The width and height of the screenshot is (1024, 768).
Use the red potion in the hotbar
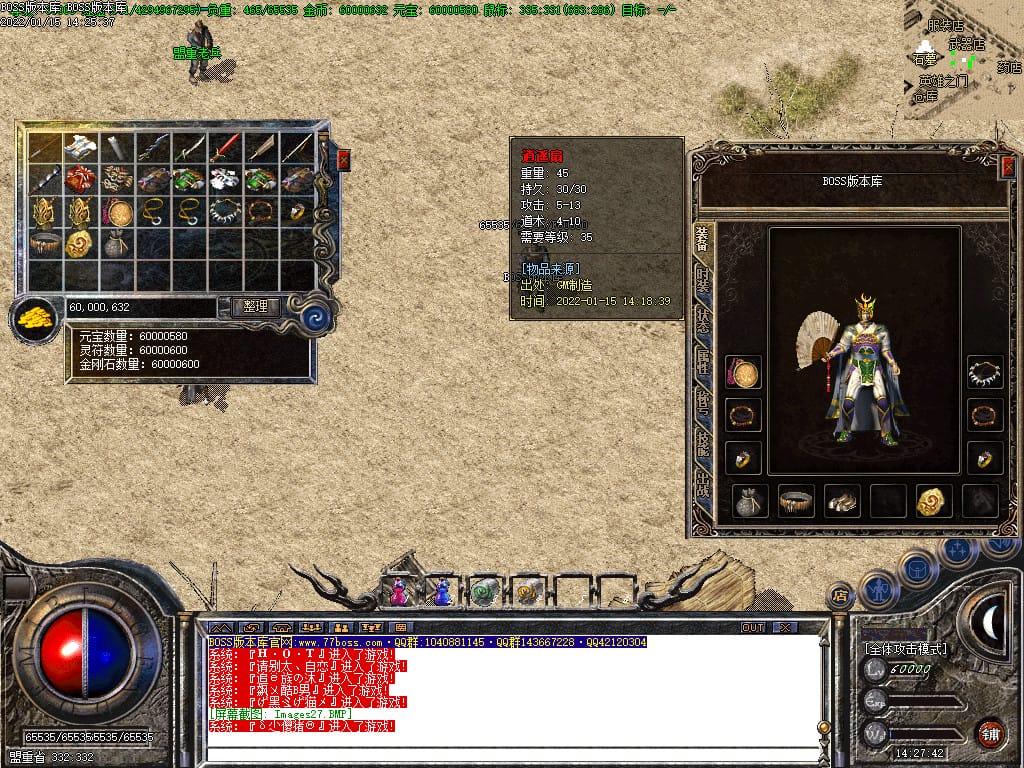tap(399, 593)
